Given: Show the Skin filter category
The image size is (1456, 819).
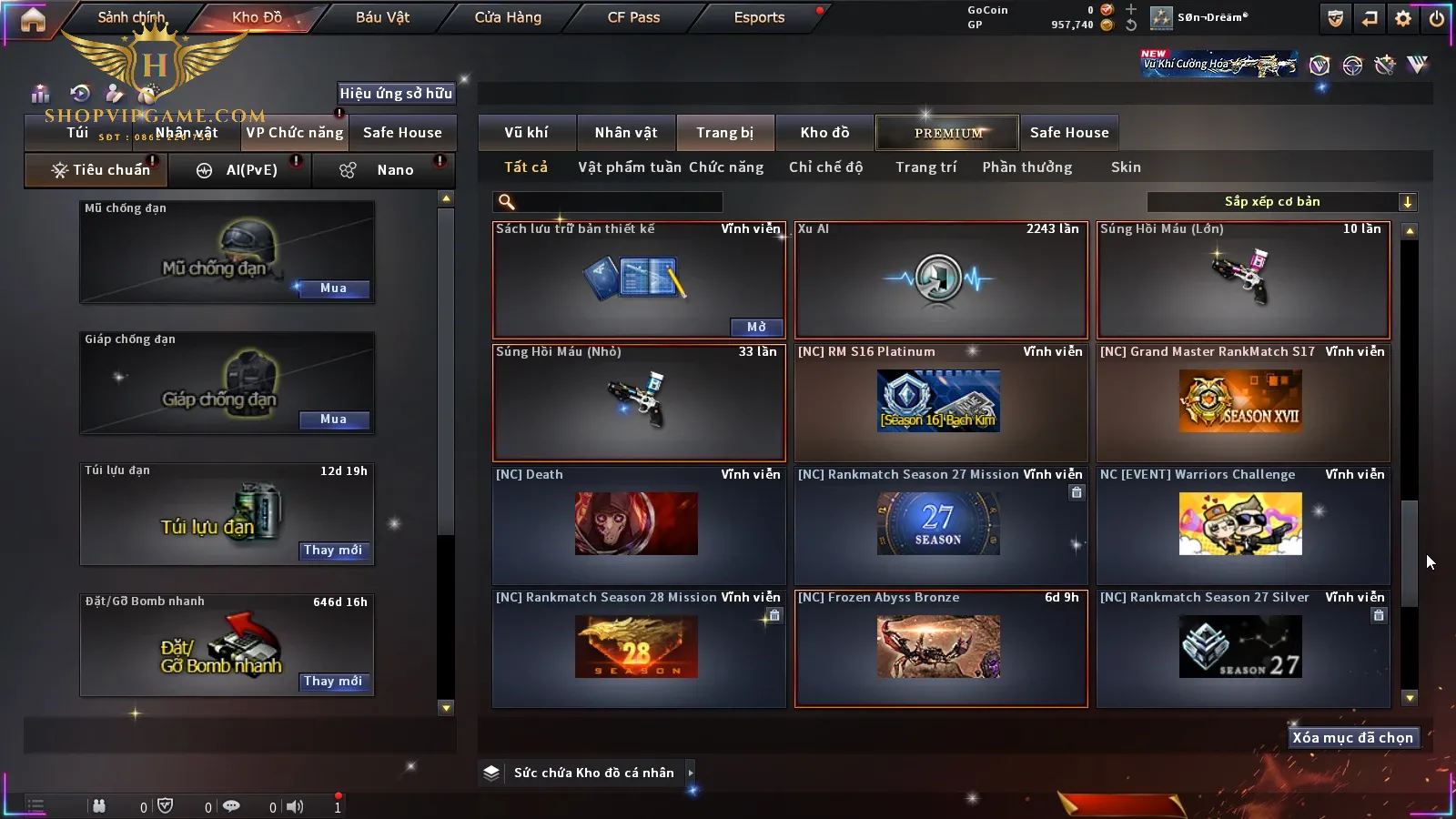Looking at the screenshot, I should [1126, 167].
